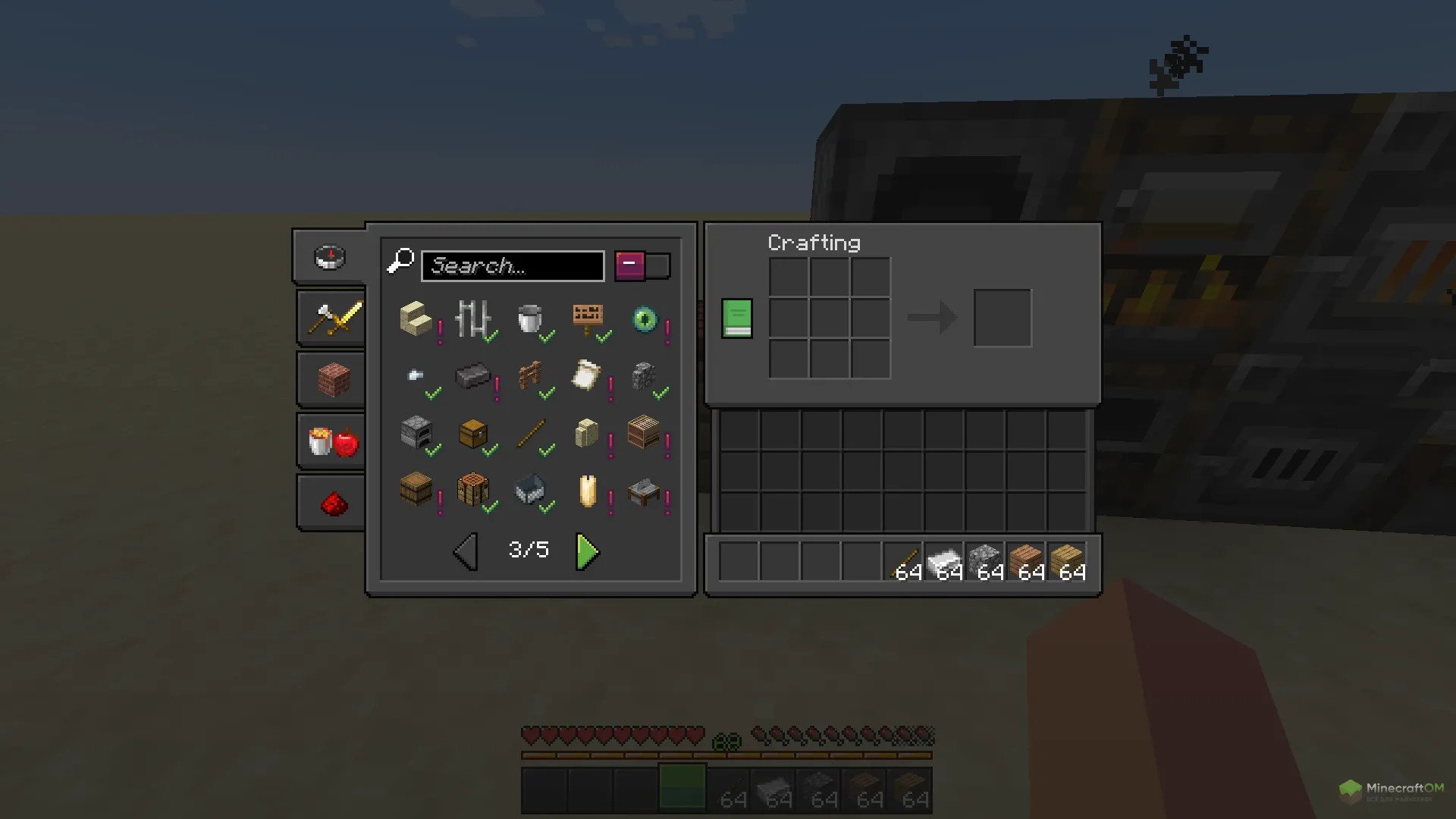
Task: Go to the next recipe page
Action: click(587, 551)
